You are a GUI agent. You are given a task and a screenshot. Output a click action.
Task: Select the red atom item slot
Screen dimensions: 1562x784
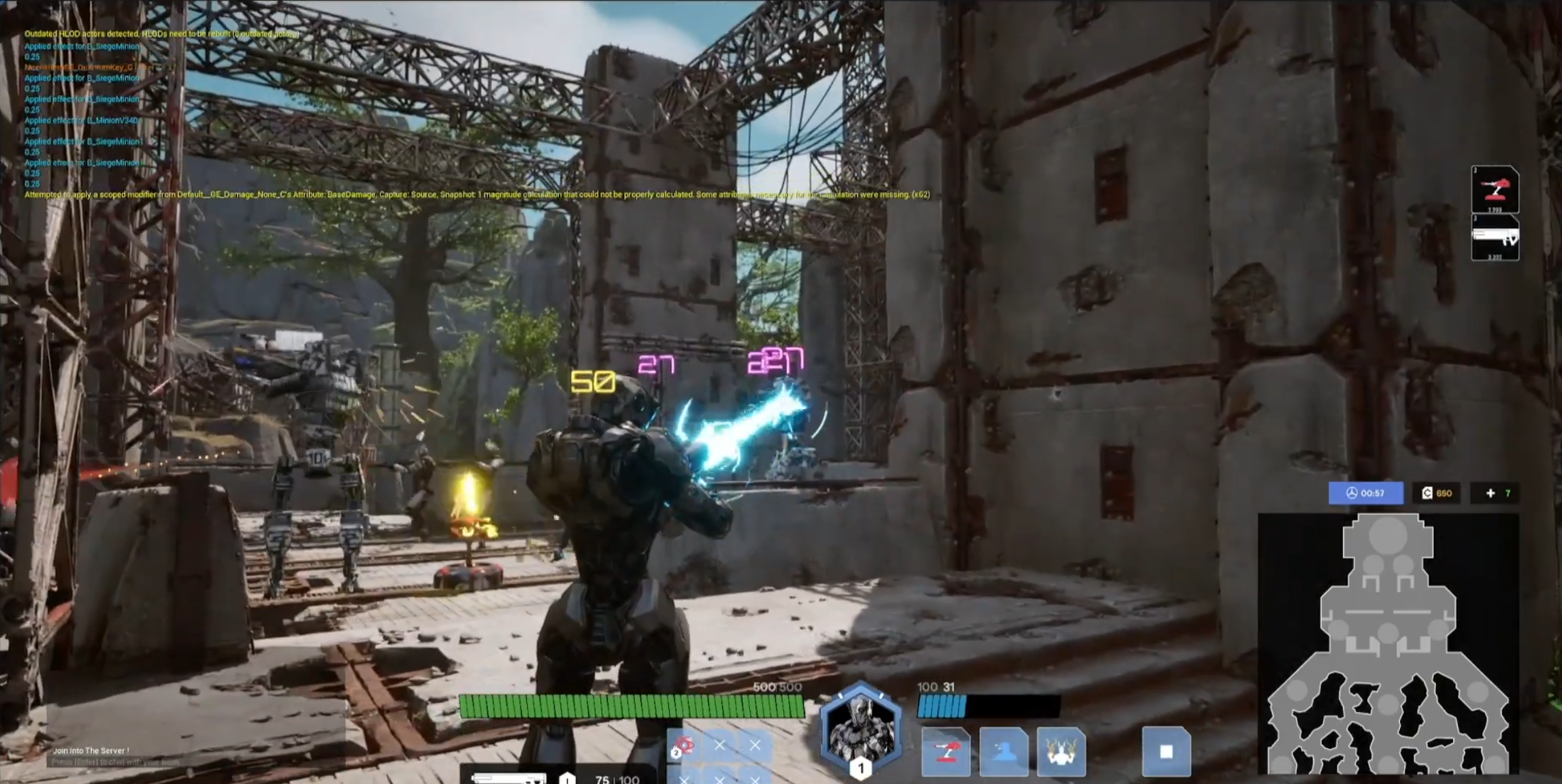(684, 747)
